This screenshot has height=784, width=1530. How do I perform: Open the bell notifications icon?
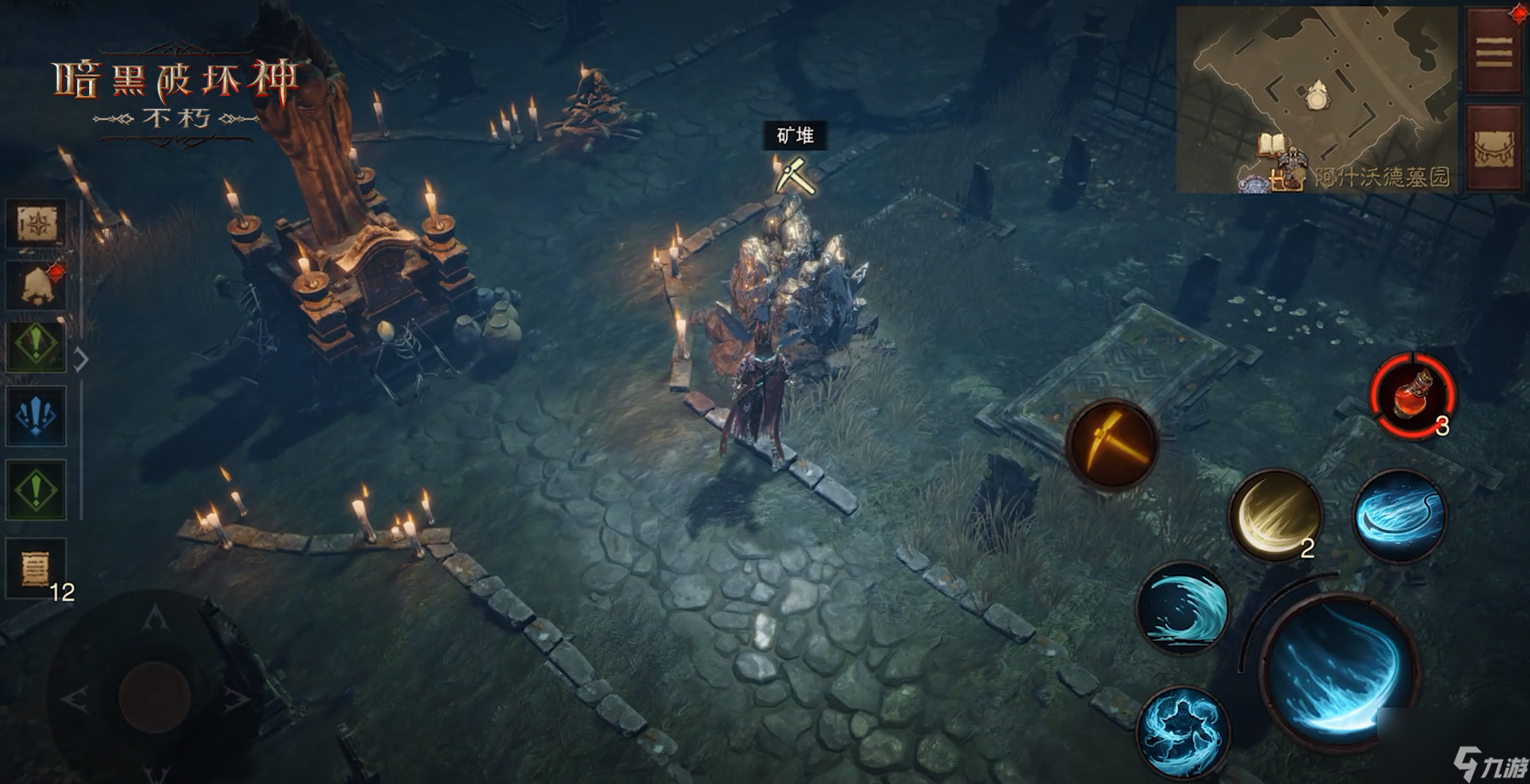pyautogui.click(x=36, y=285)
